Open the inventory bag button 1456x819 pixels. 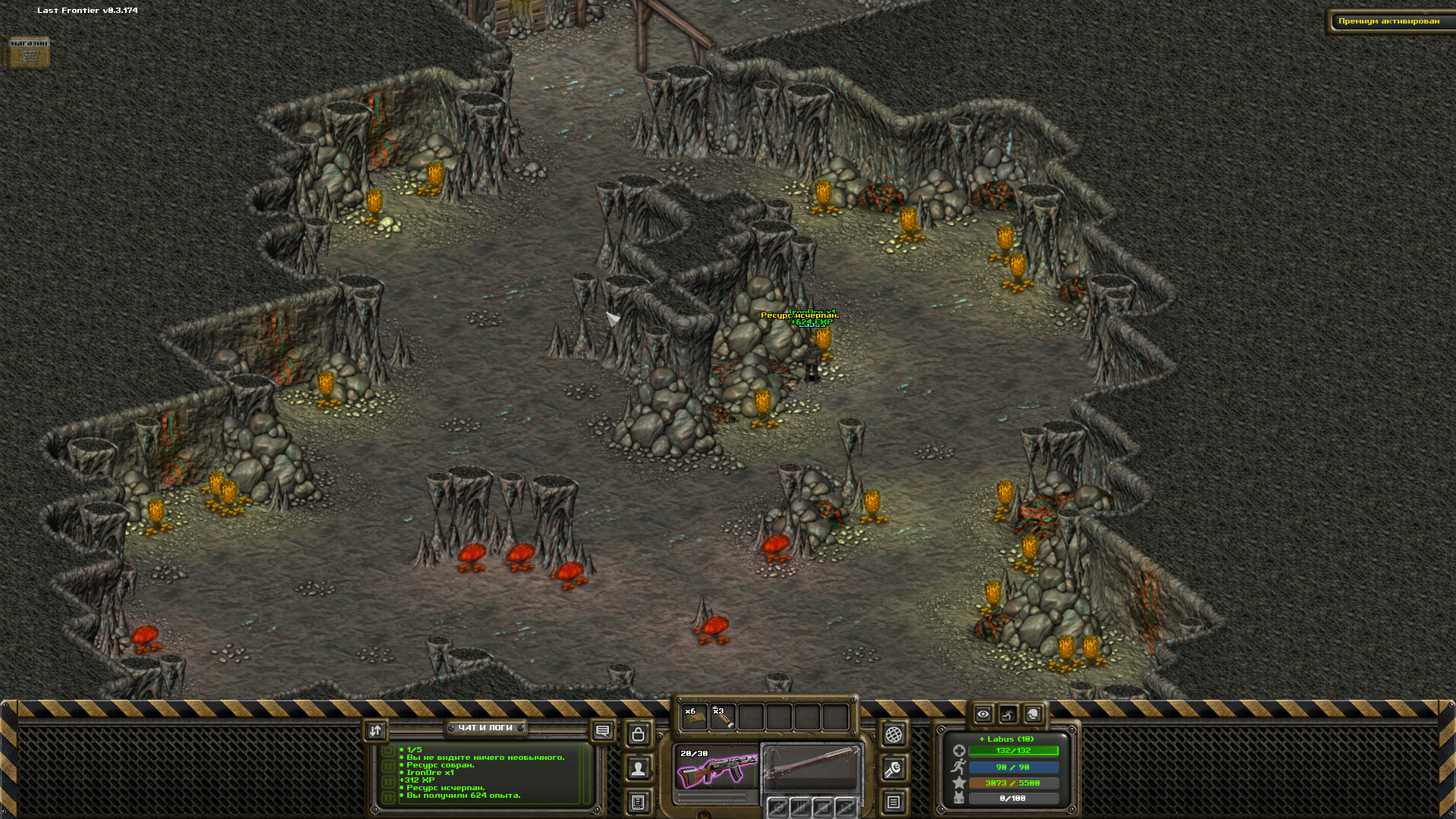(x=639, y=734)
